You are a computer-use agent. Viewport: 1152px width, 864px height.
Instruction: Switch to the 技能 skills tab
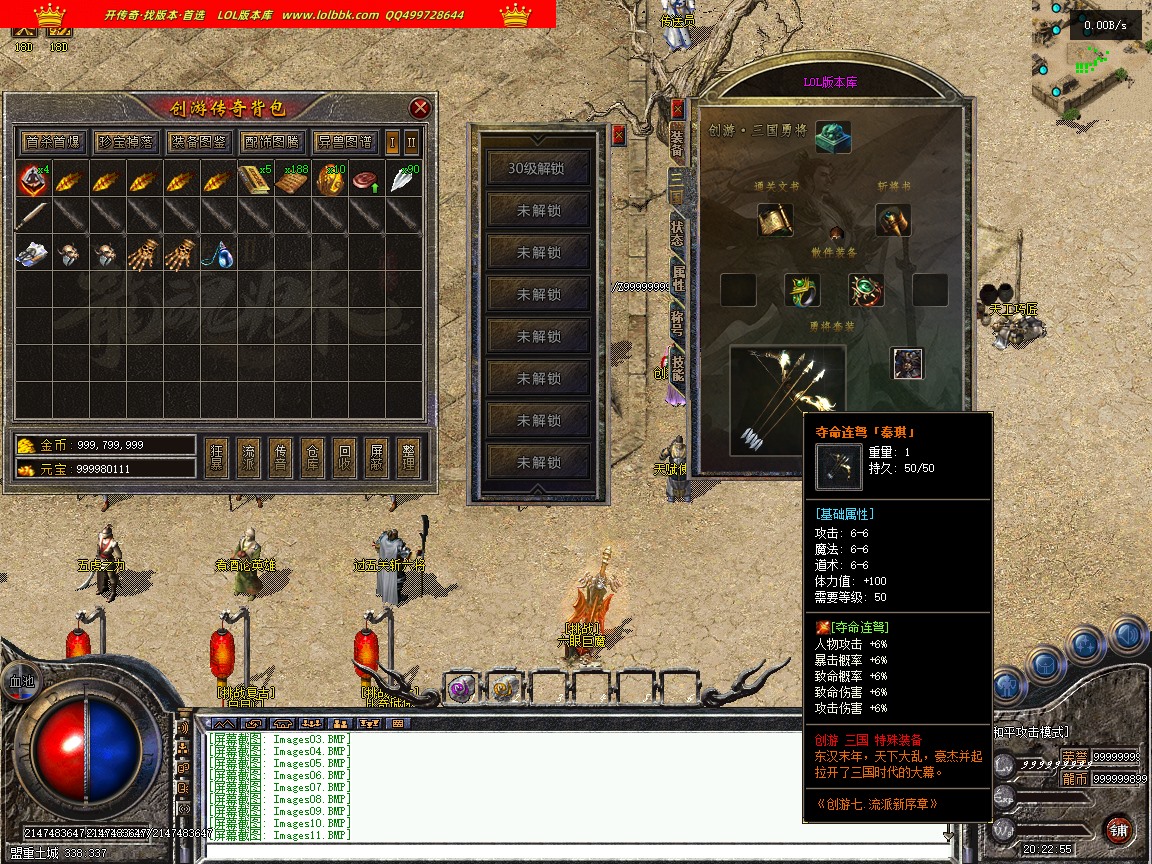[678, 370]
